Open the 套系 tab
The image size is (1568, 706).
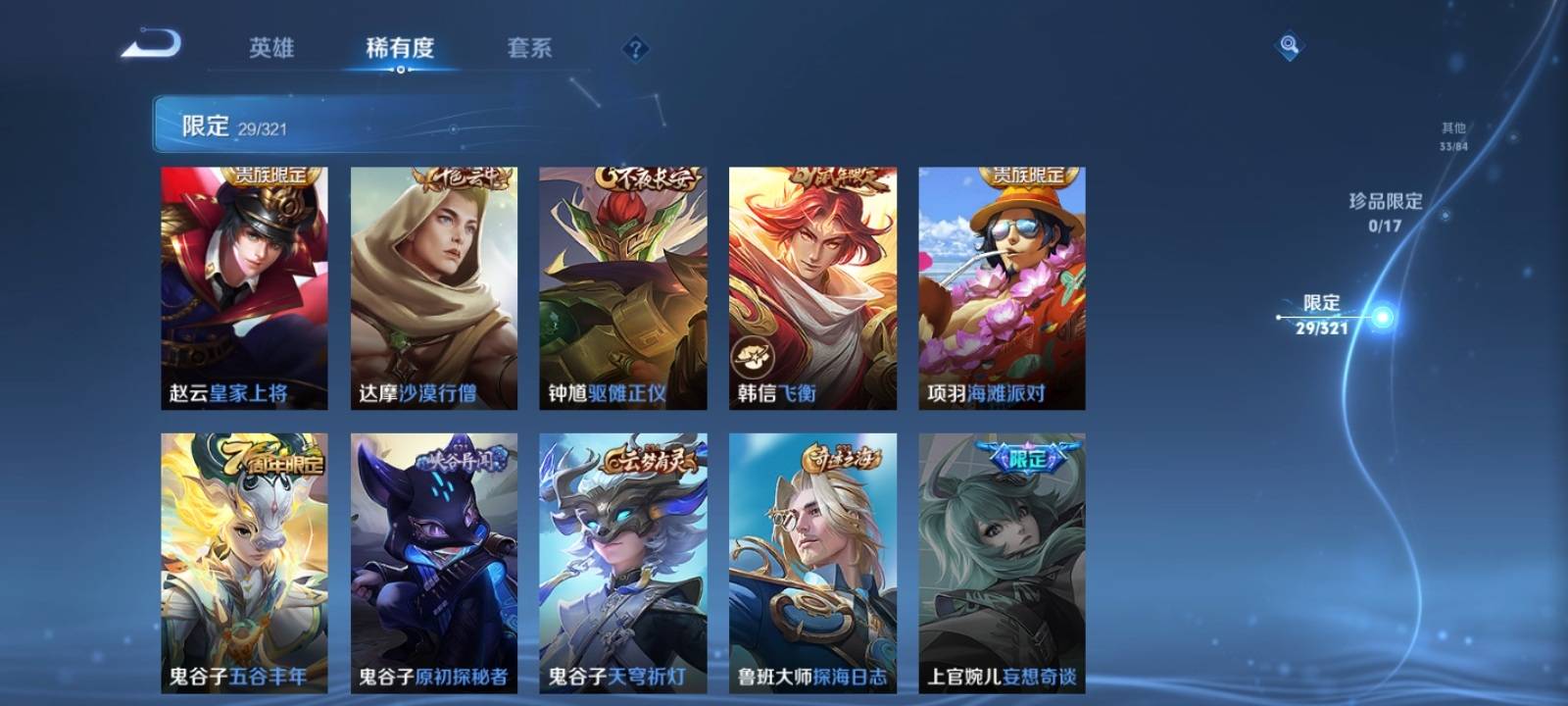tap(529, 48)
